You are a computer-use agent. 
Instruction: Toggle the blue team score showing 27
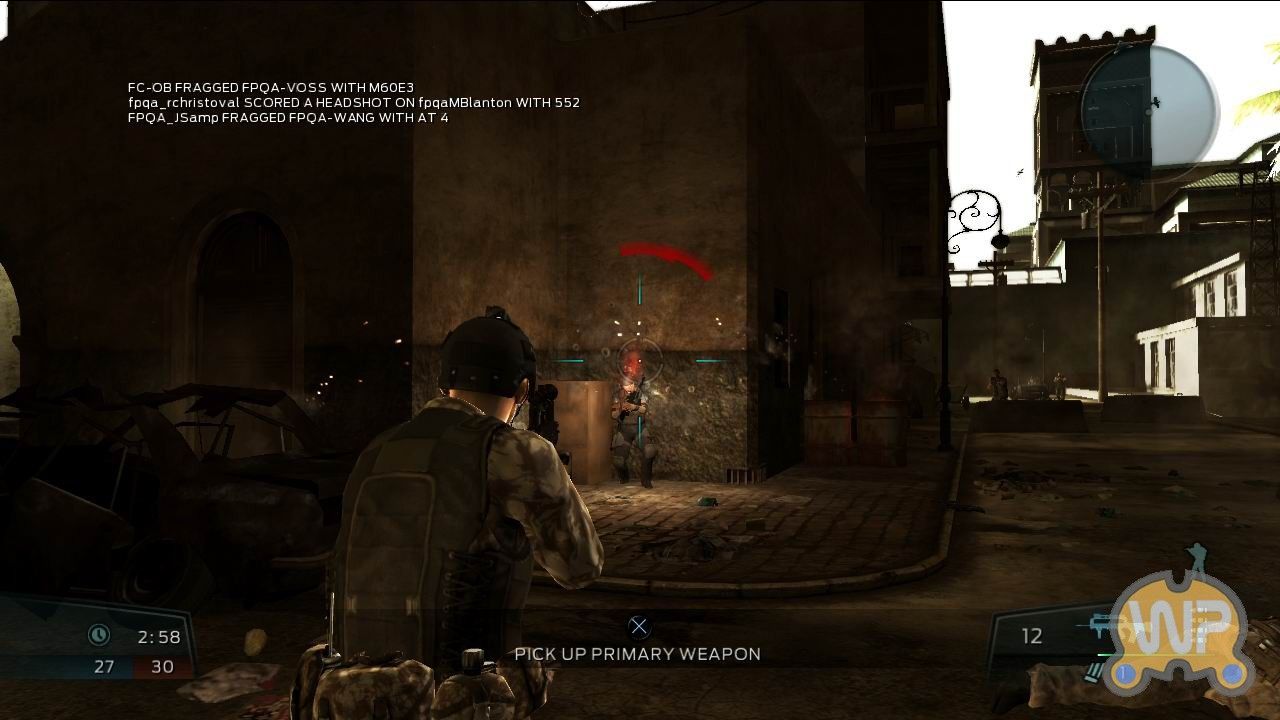pos(103,665)
